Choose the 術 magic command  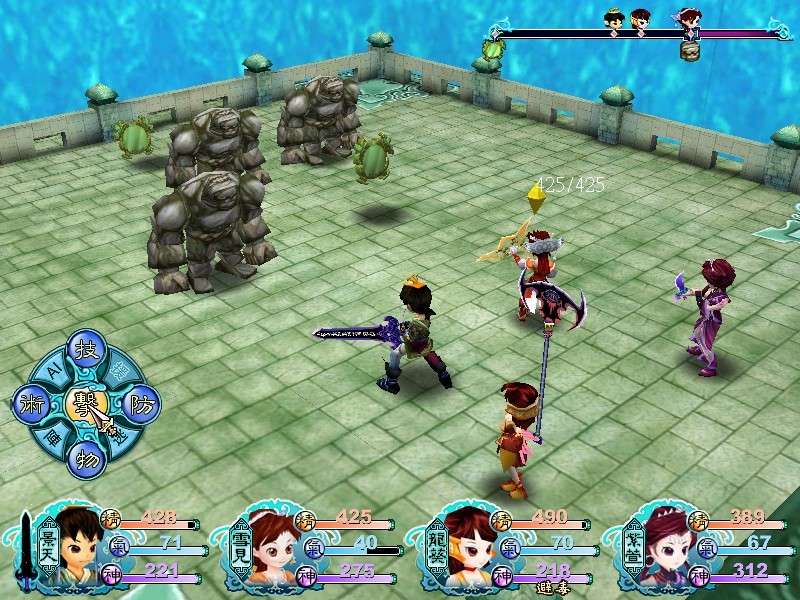(30, 404)
